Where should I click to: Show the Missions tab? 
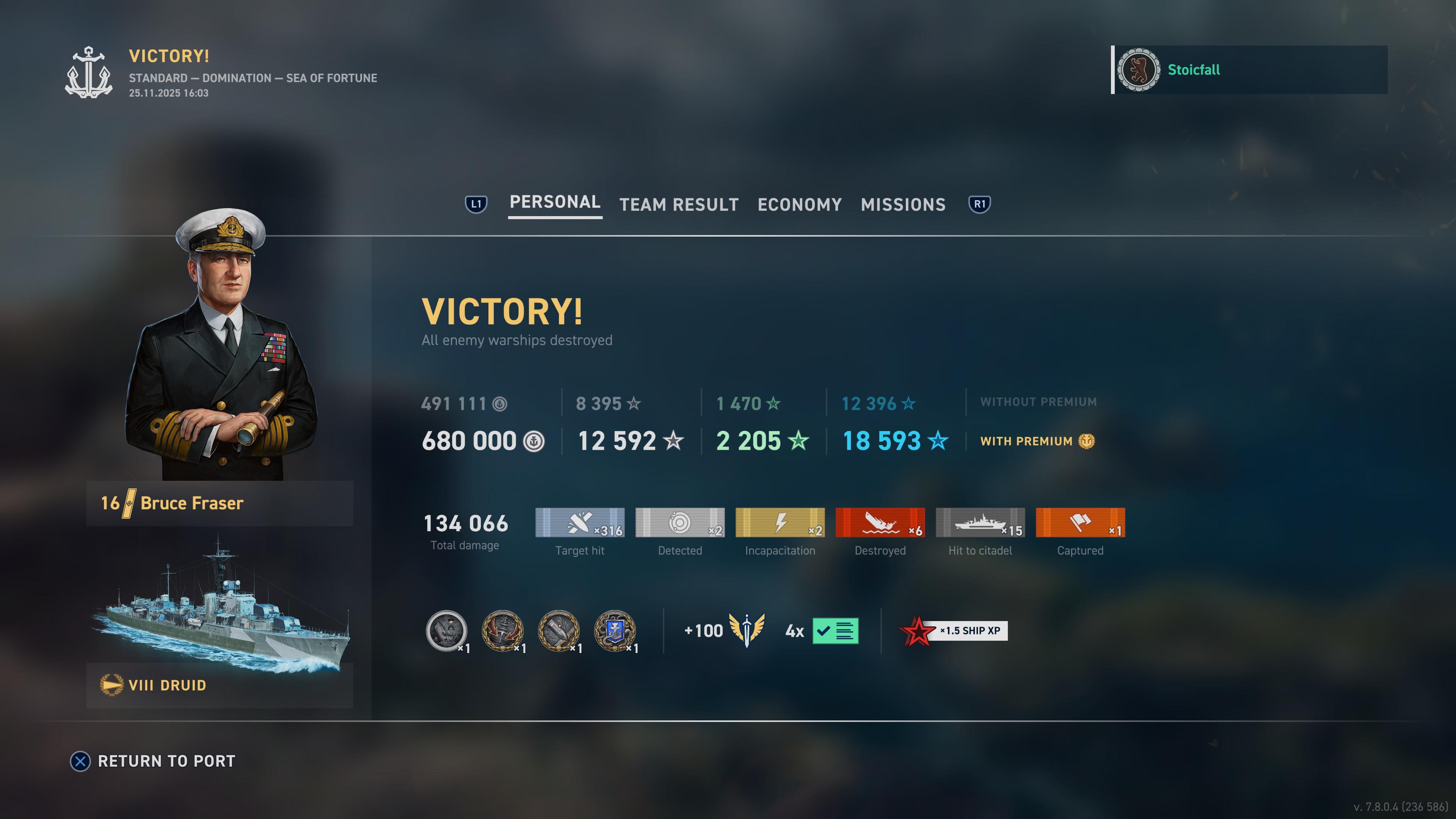pyautogui.click(x=903, y=205)
